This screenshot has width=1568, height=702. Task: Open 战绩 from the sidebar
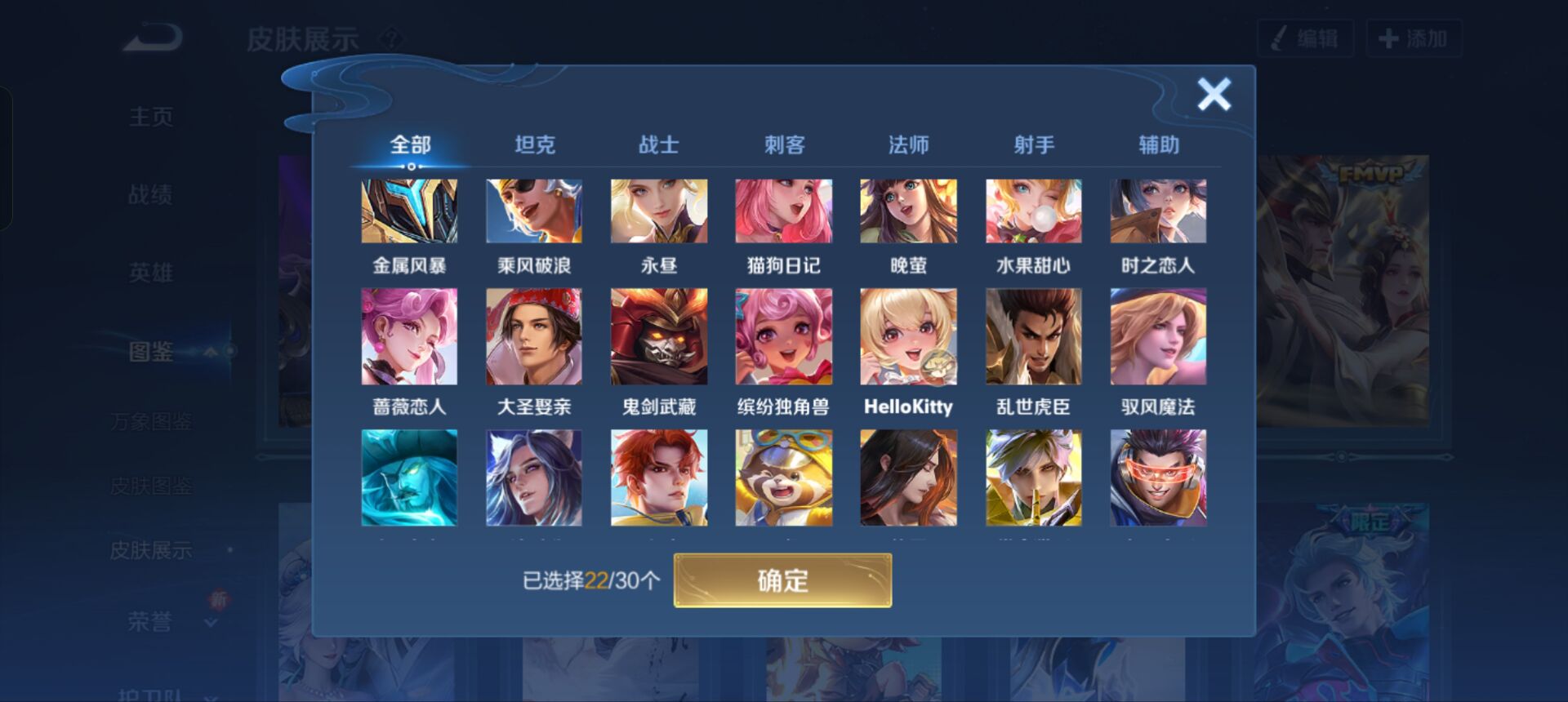[151, 194]
